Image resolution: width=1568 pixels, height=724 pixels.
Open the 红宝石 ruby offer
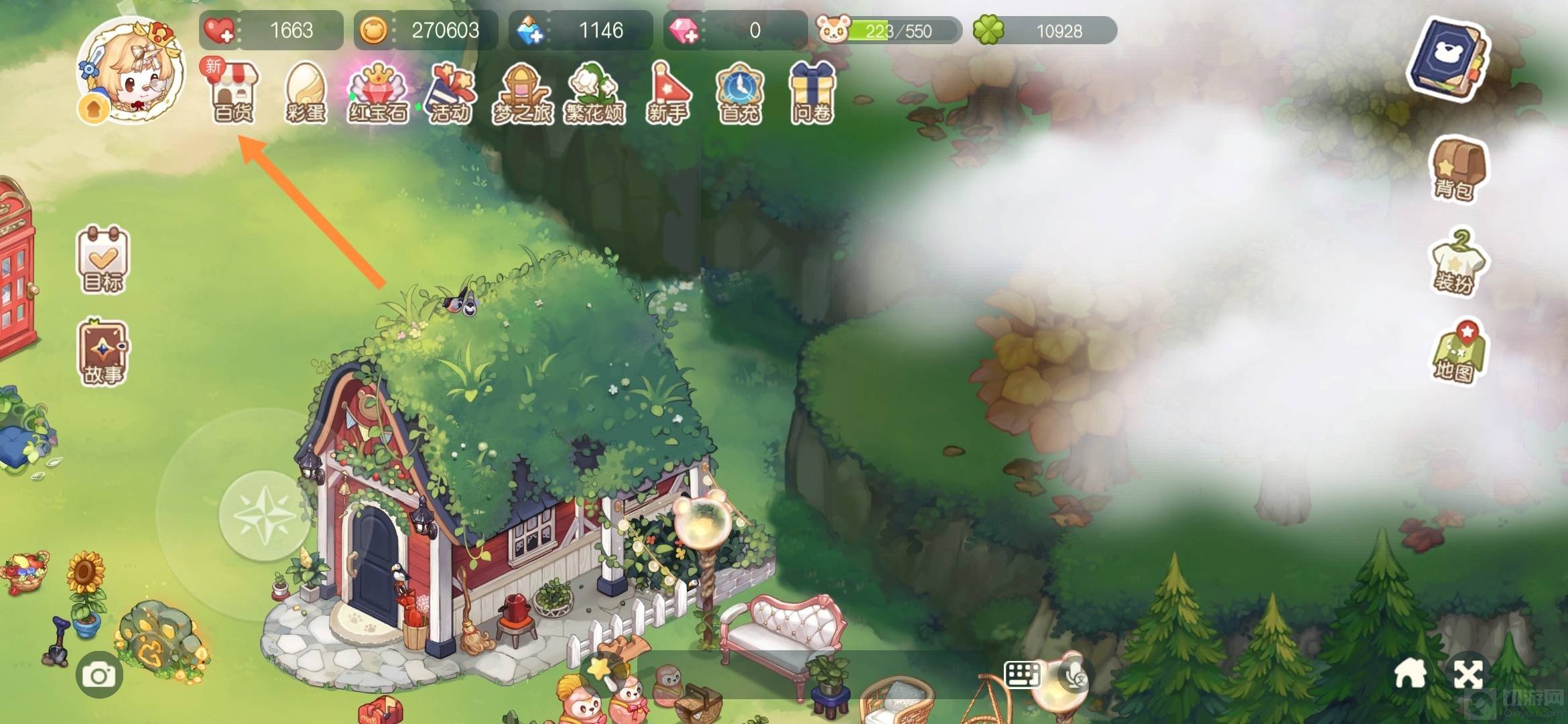(x=378, y=93)
